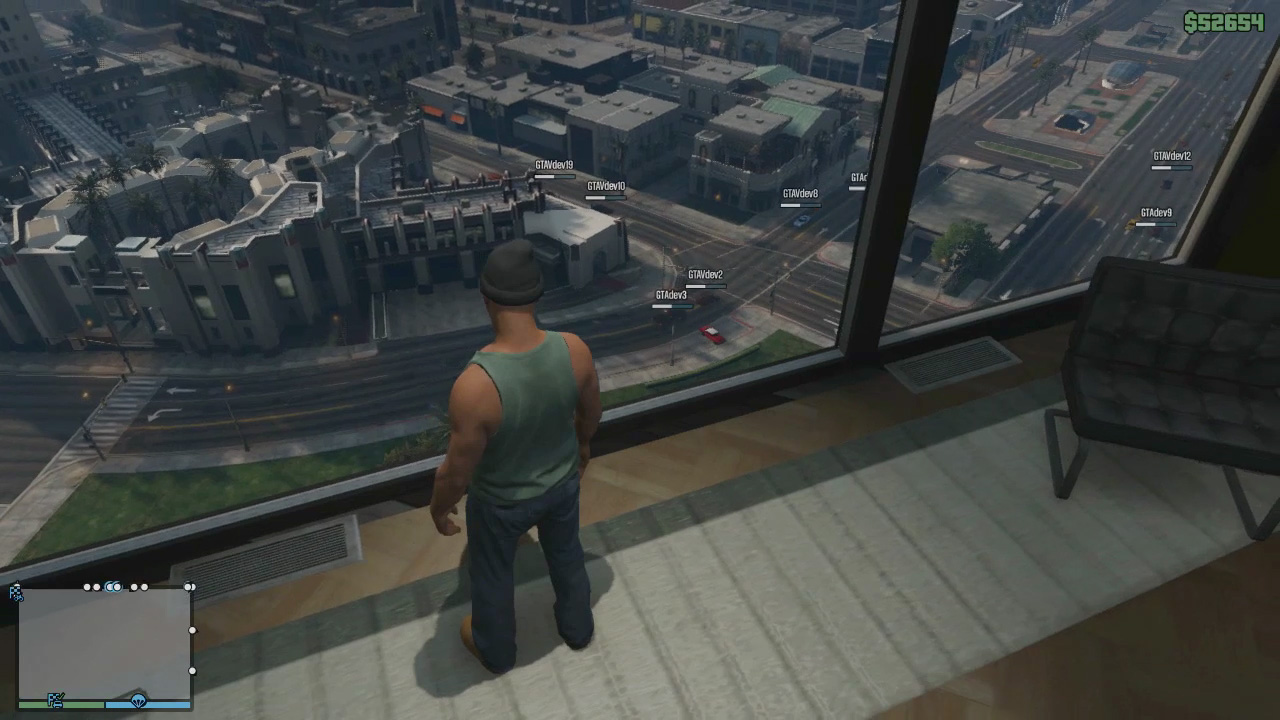Select the GTAVdev12 player name tag
Screen dimensions: 1280x720
point(1172,157)
